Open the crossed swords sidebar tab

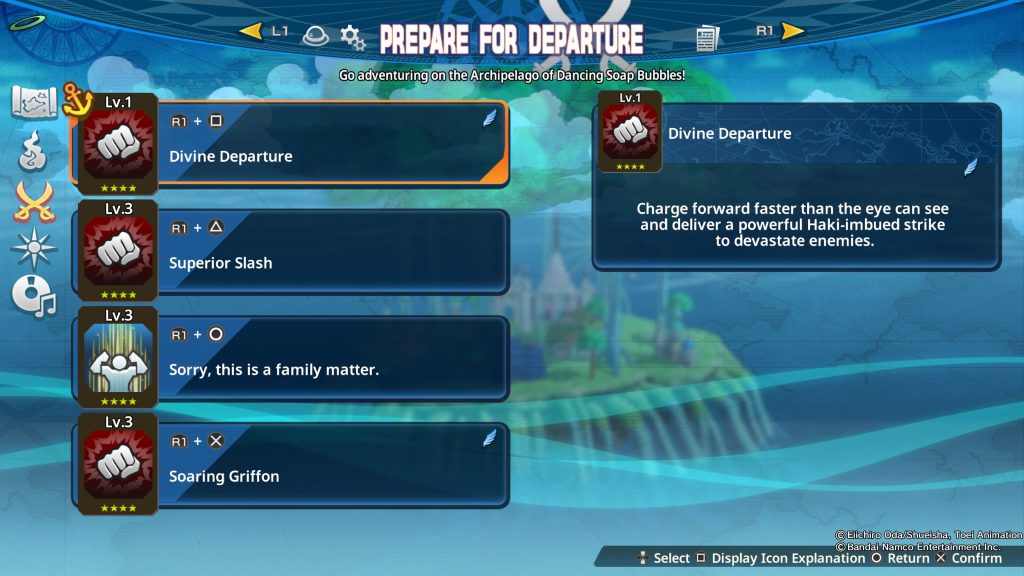click(x=34, y=202)
